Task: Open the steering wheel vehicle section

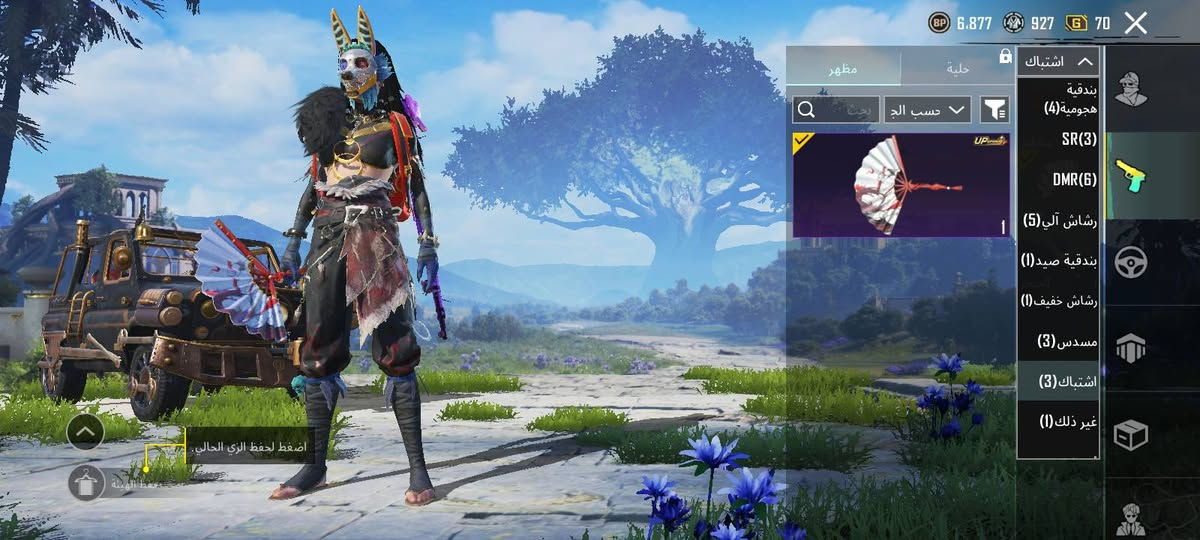Action: click(1130, 262)
